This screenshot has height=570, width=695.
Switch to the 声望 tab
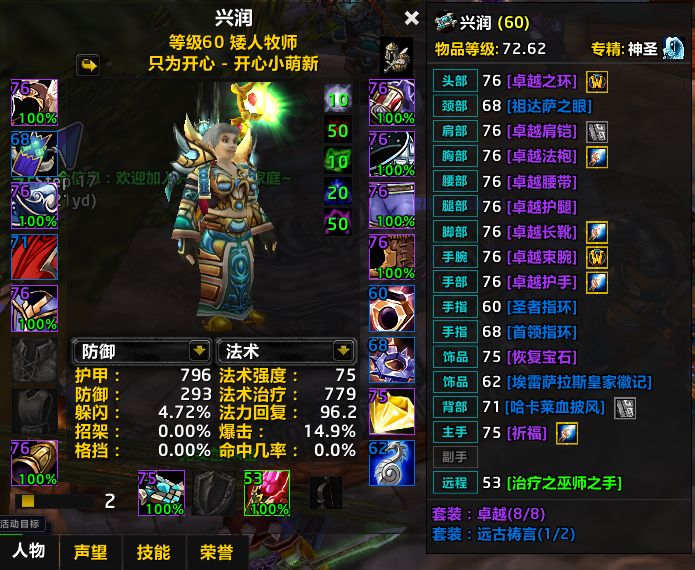point(91,552)
